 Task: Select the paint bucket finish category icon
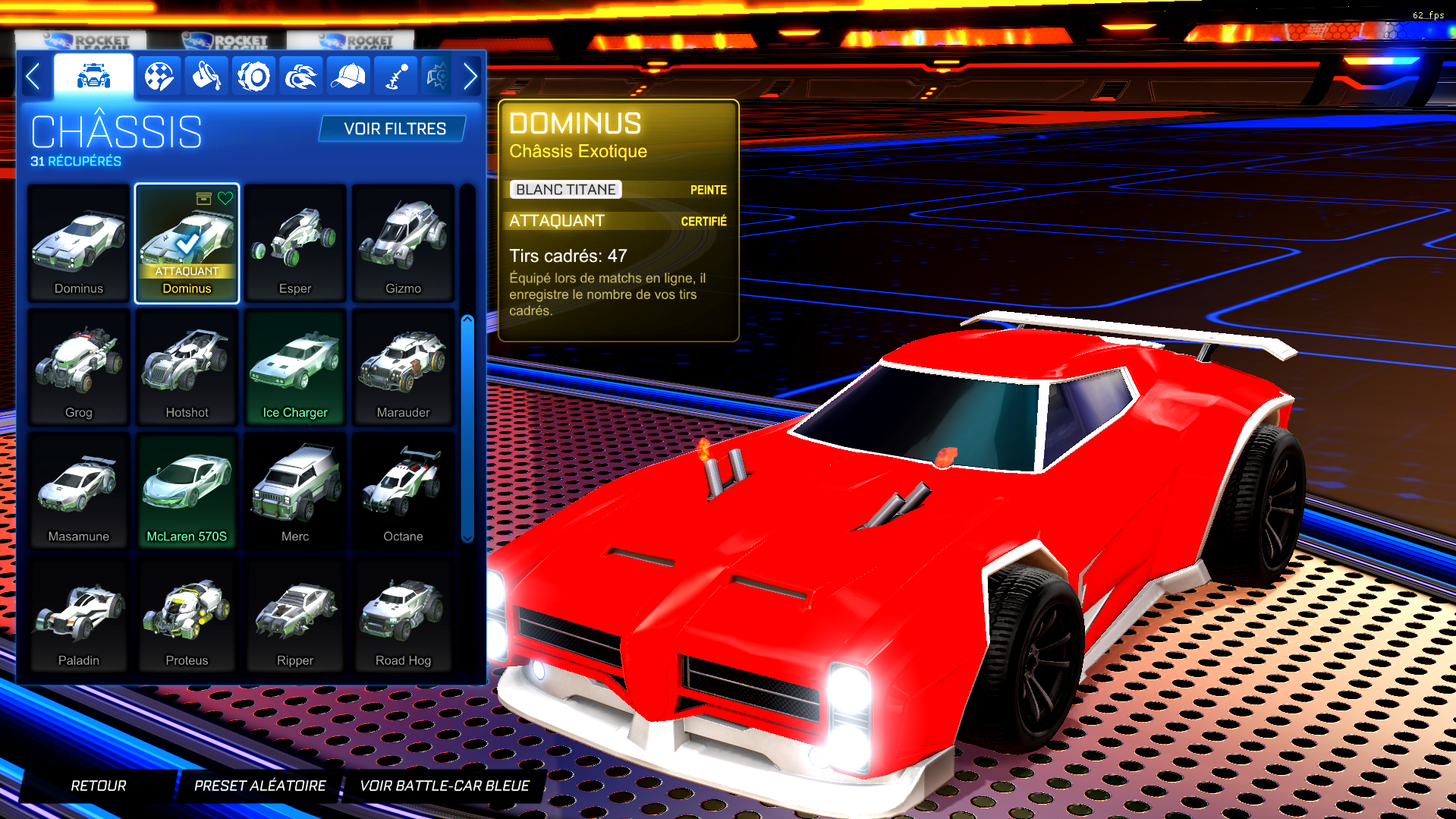206,76
